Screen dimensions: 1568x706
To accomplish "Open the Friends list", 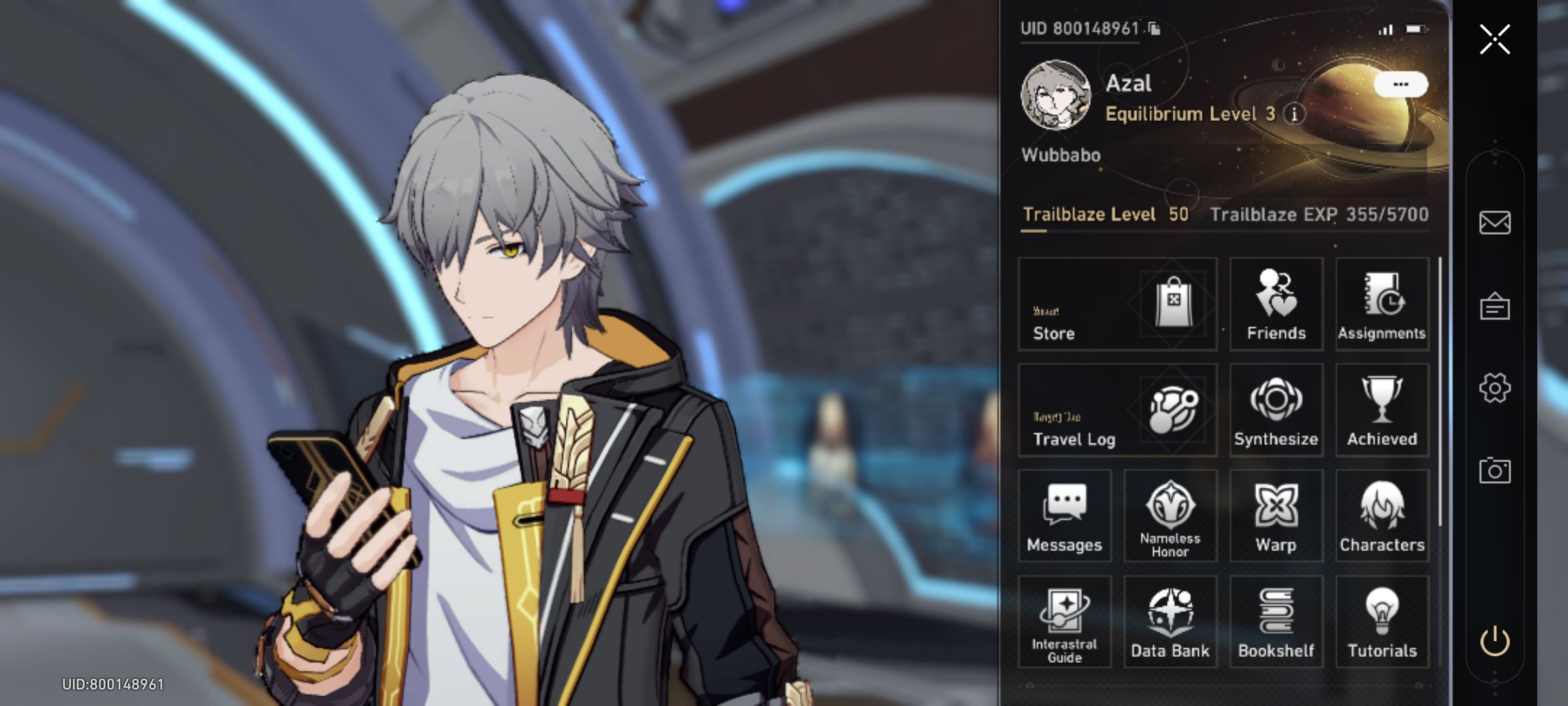I will (x=1275, y=304).
